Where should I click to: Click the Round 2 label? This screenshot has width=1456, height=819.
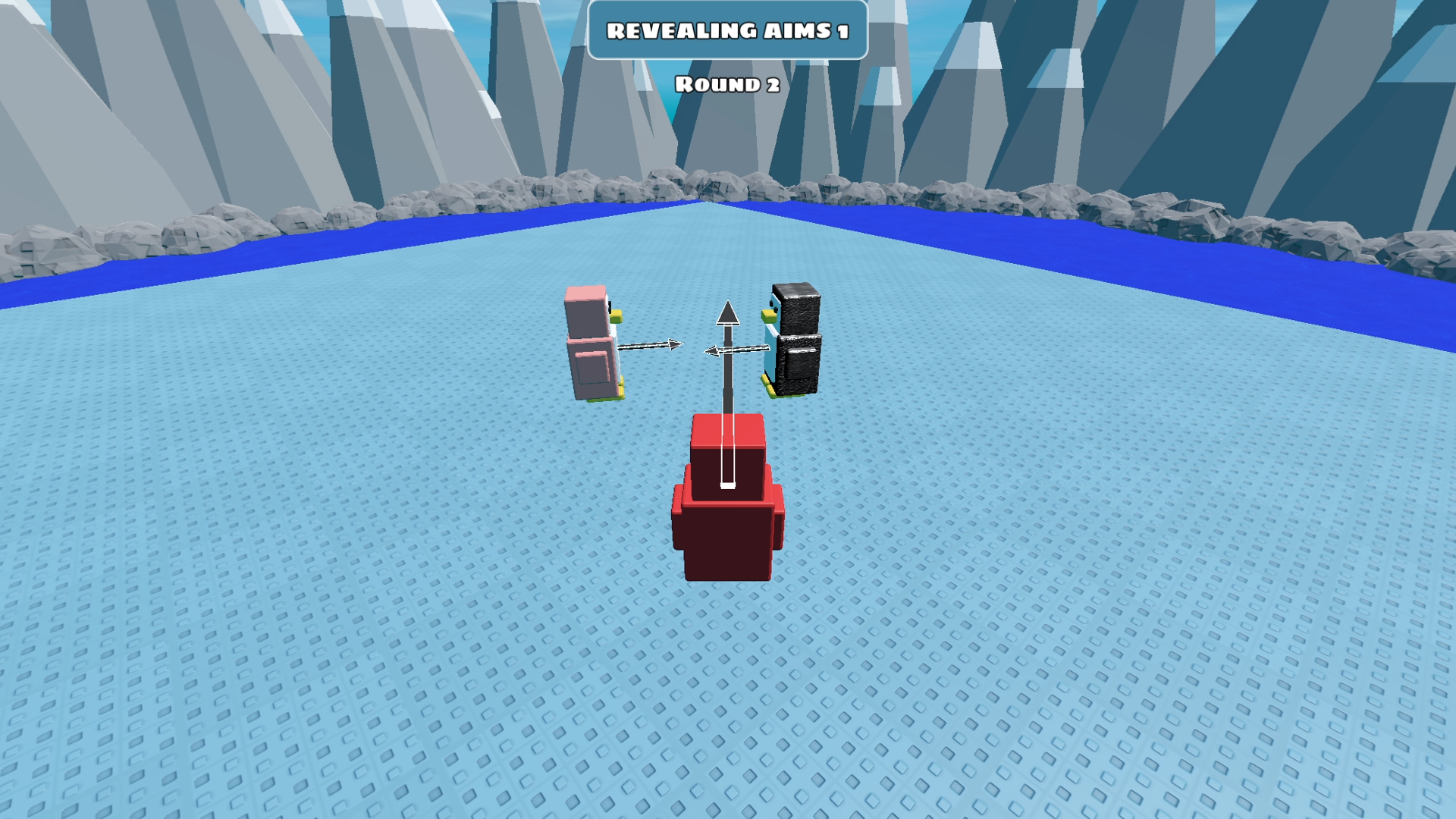point(726,83)
